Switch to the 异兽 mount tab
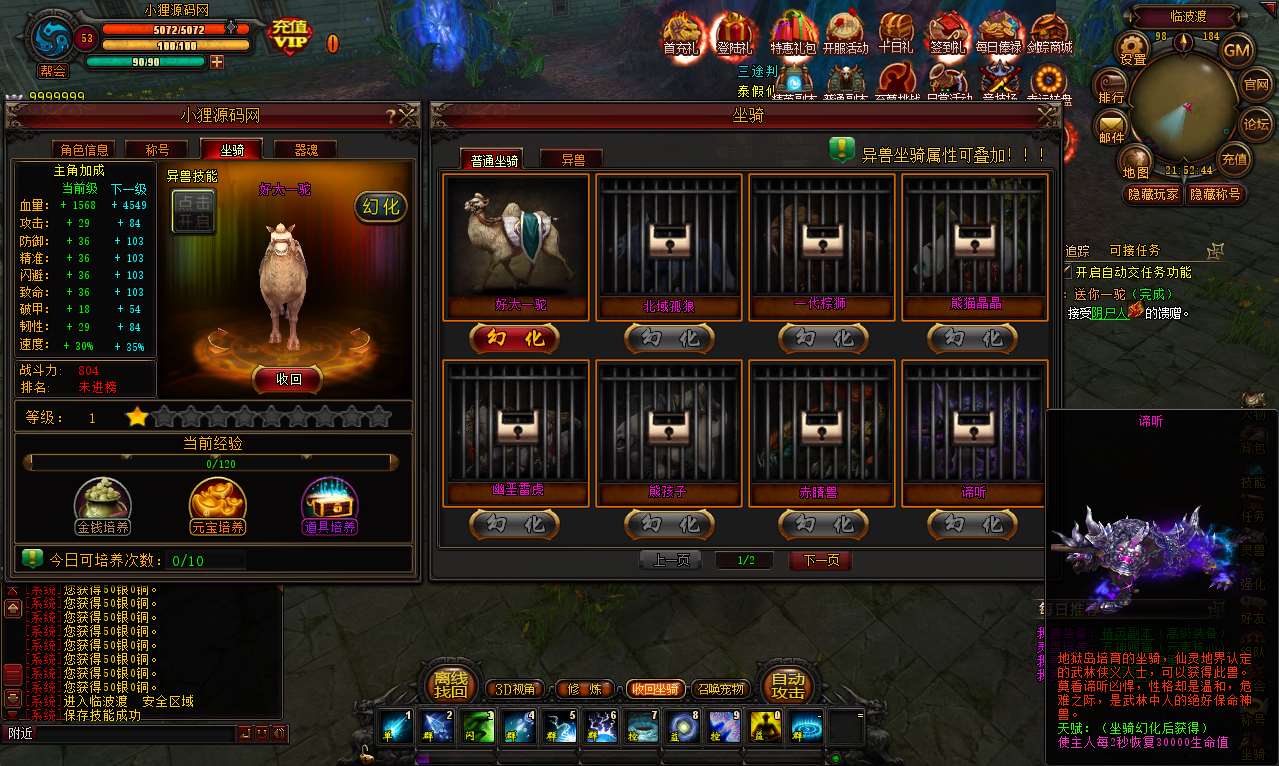The image size is (1279, 766). point(572,158)
